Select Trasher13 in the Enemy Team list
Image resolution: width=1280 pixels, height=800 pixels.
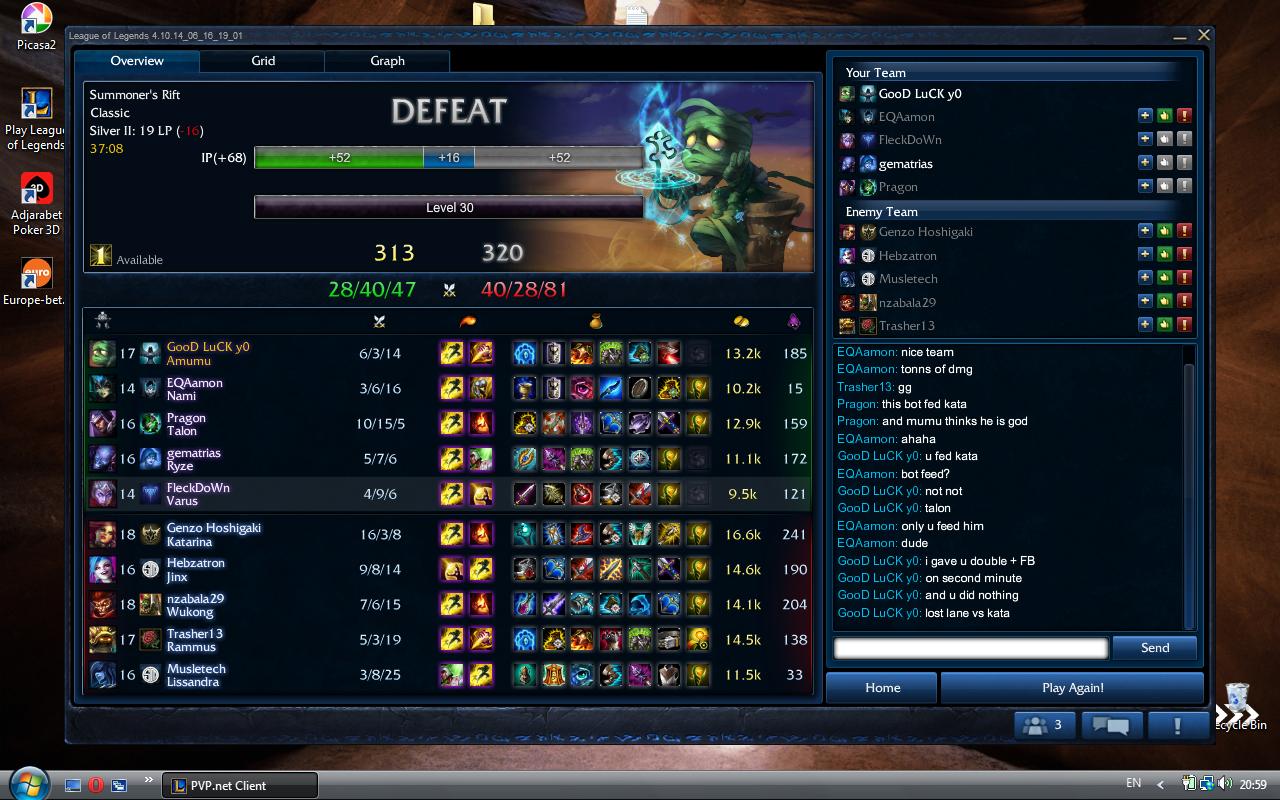tap(906, 325)
